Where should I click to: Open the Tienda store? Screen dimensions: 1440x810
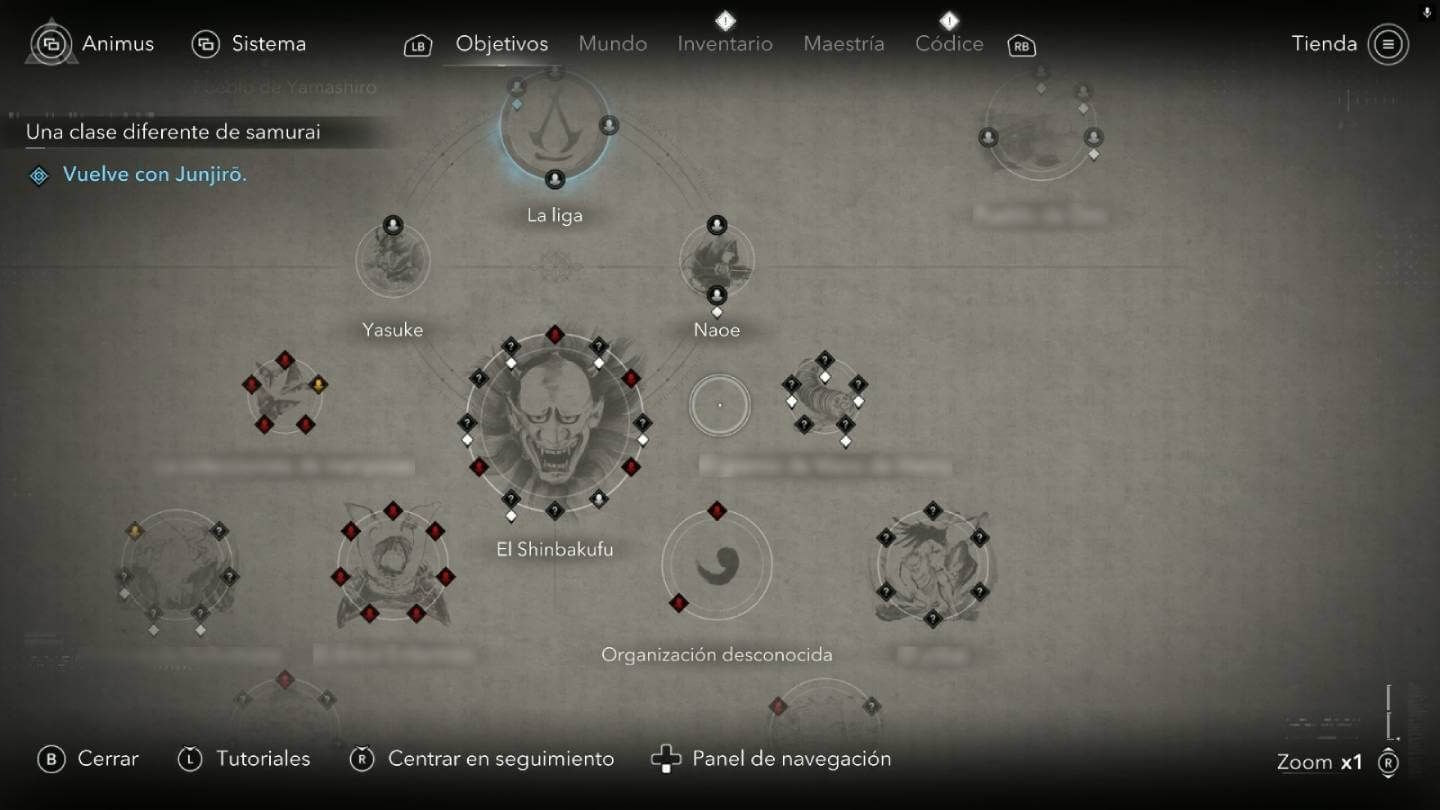[1323, 44]
